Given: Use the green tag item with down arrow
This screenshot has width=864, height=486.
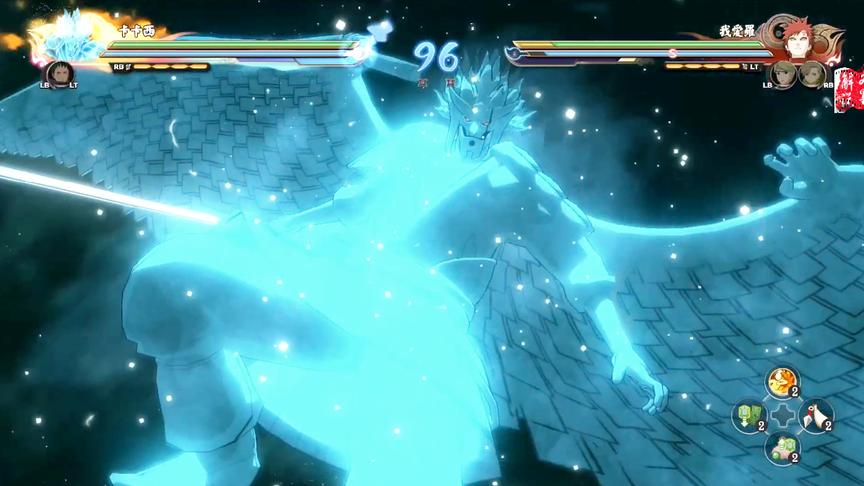Looking at the screenshot, I should (x=748, y=414).
